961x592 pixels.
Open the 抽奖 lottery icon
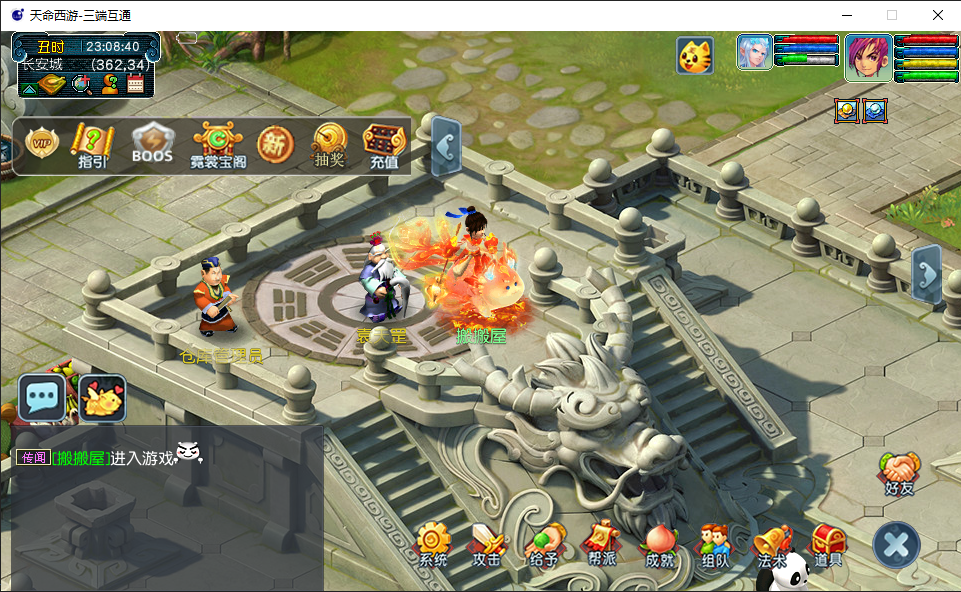point(329,146)
